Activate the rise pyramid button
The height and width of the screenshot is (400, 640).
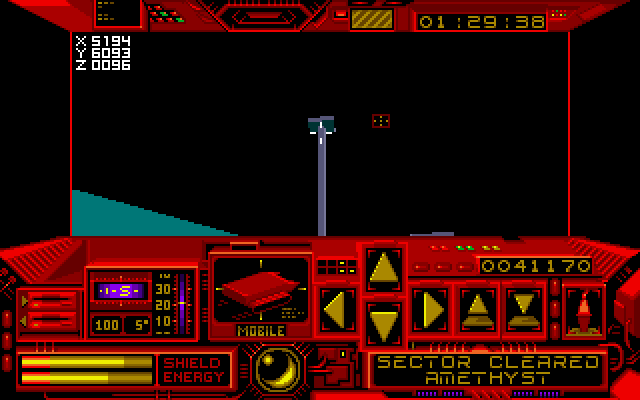pyautogui.click(x=477, y=308)
